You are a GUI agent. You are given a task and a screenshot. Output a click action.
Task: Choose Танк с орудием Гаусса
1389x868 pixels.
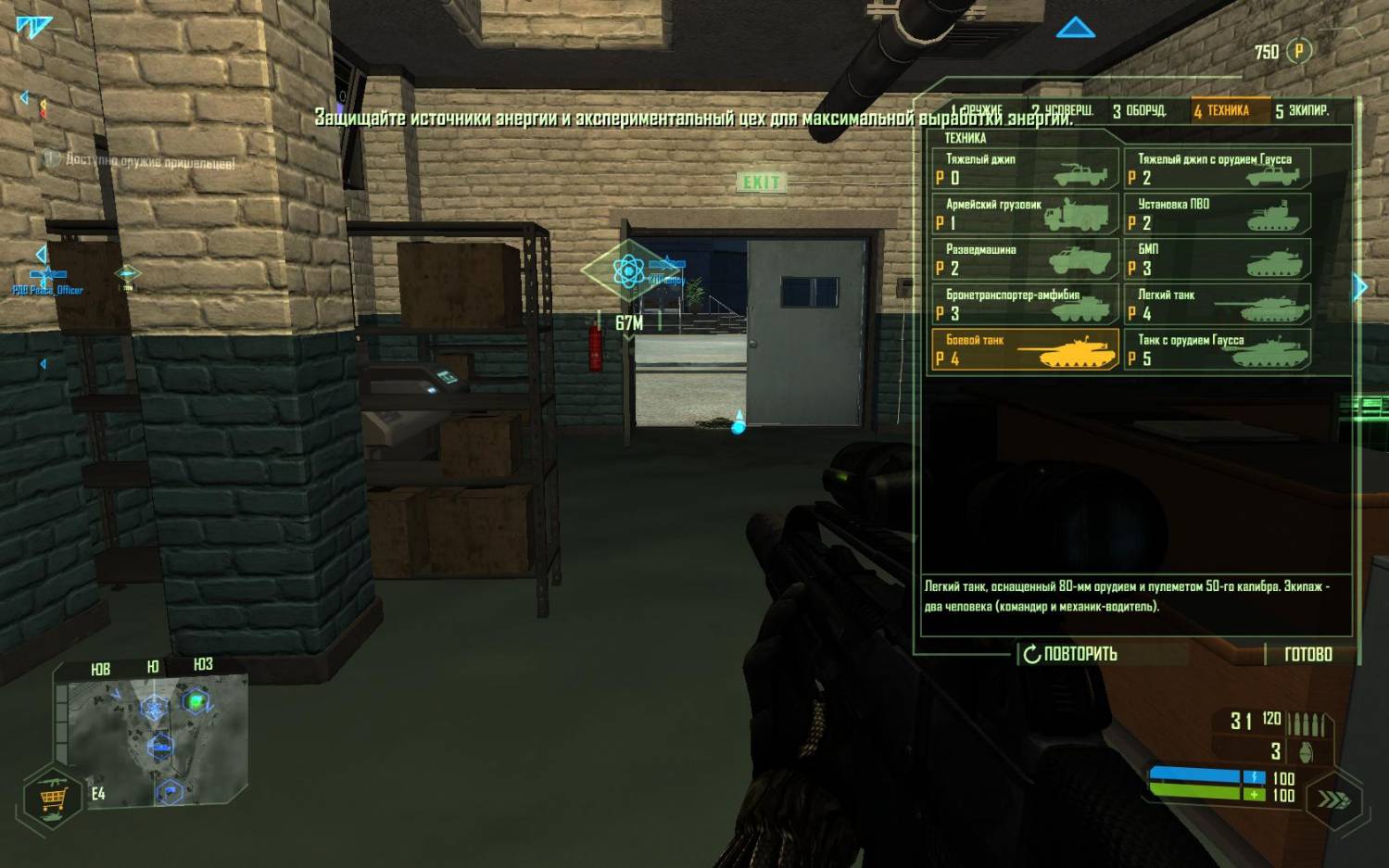click(1217, 350)
